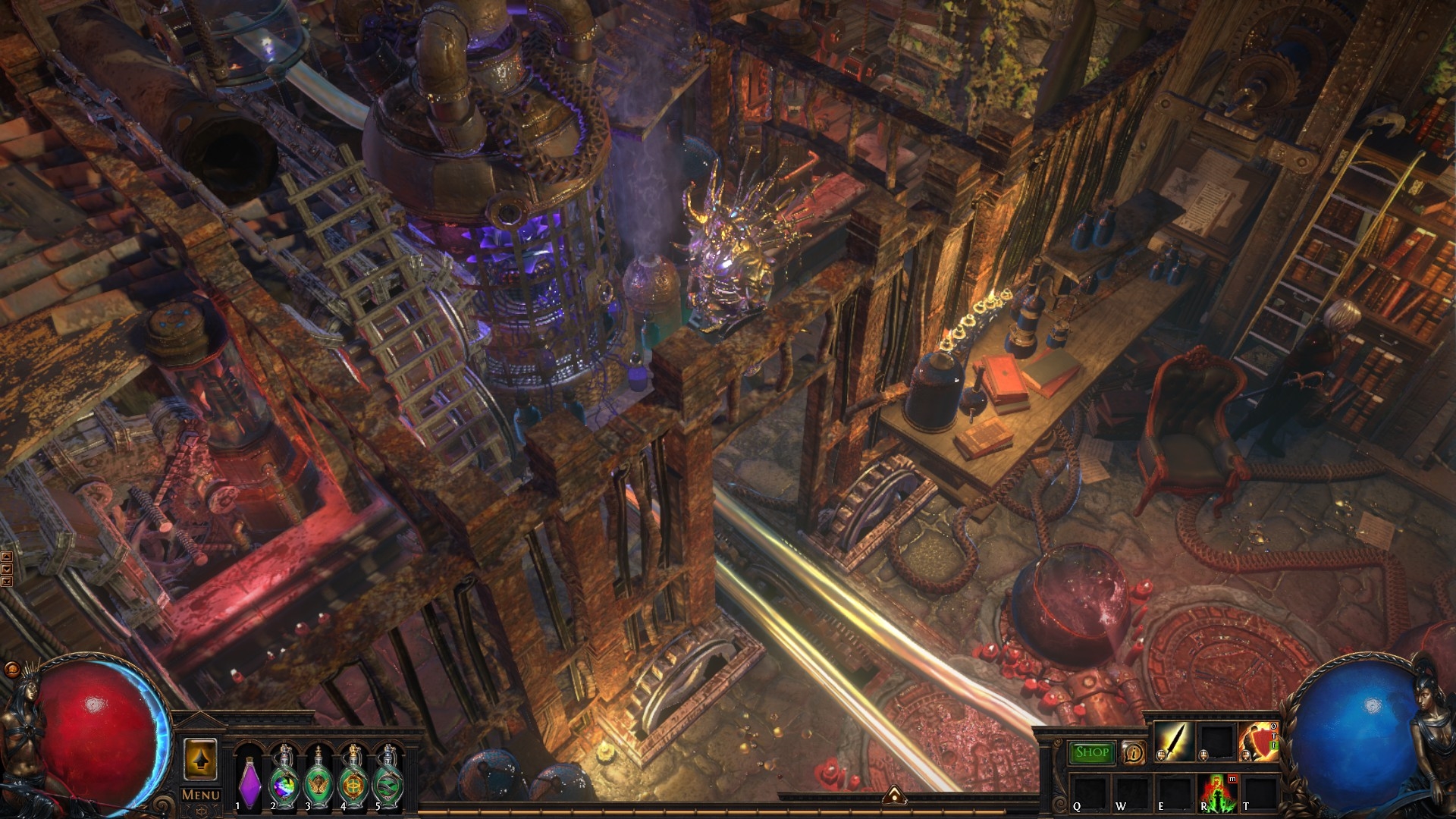Click the small triangle marker on bottom bar
The height and width of the screenshot is (819, 1456).
[894, 794]
